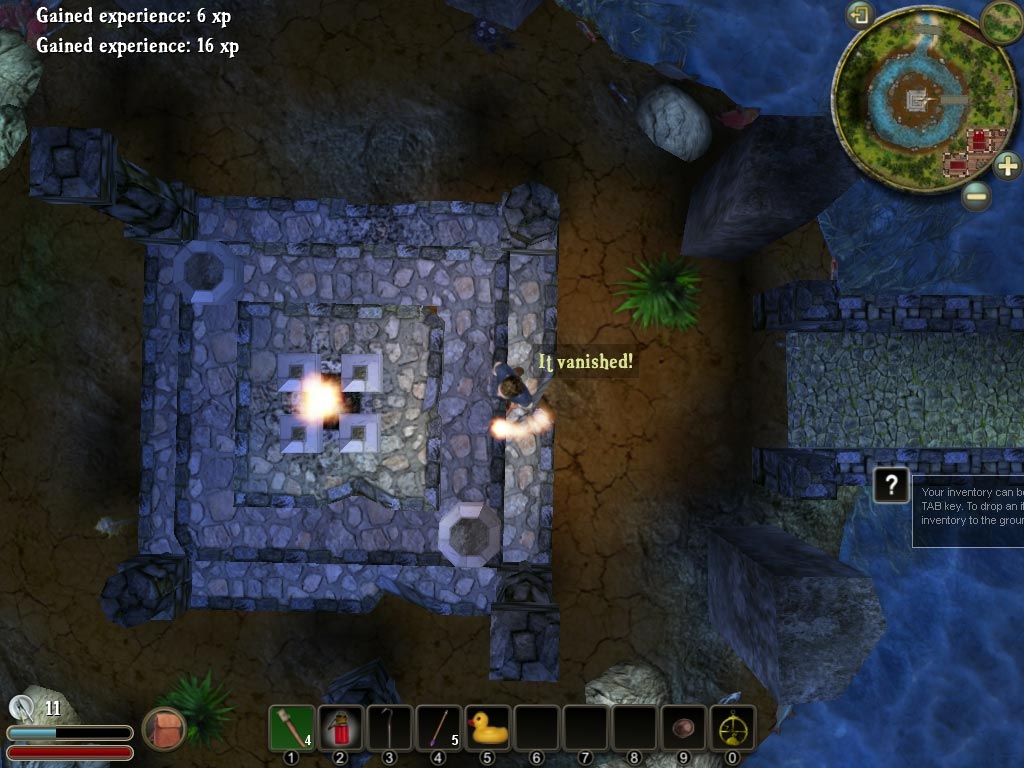The width and height of the screenshot is (1024, 768).
Task: Select the round brown item in slot 9
Action: tap(684, 727)
